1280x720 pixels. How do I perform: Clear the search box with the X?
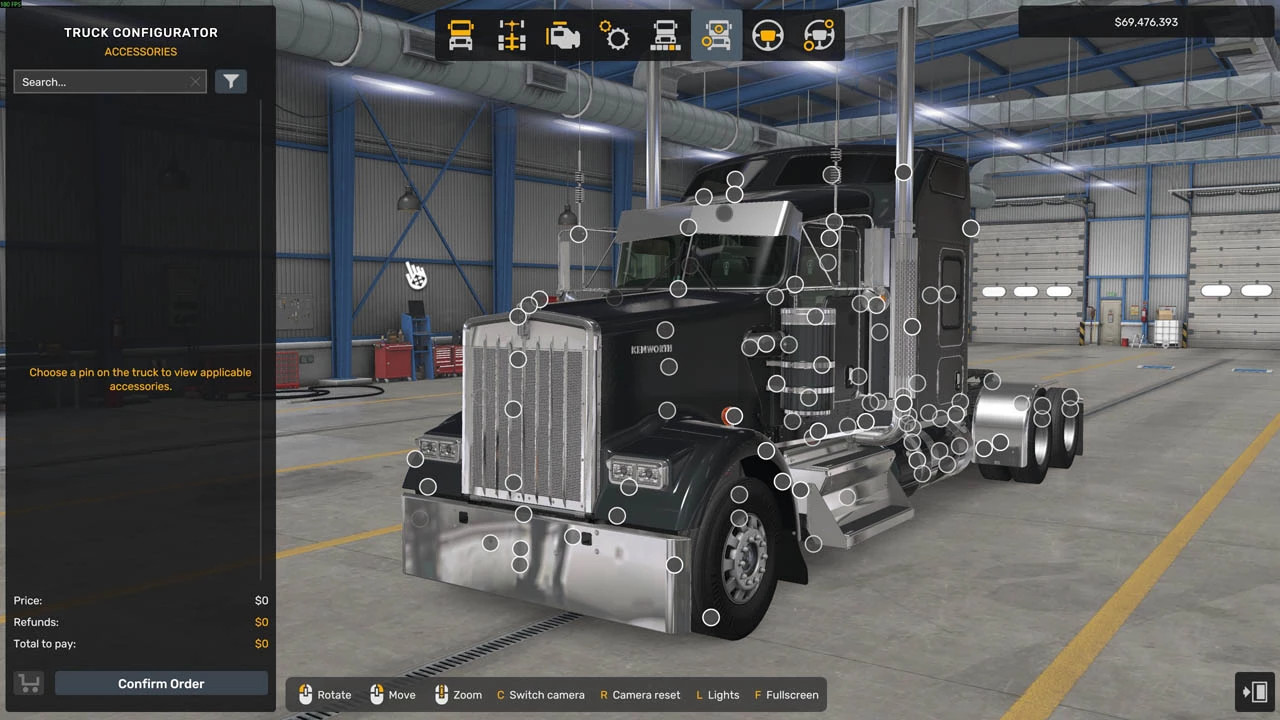[x=195, y=82]
